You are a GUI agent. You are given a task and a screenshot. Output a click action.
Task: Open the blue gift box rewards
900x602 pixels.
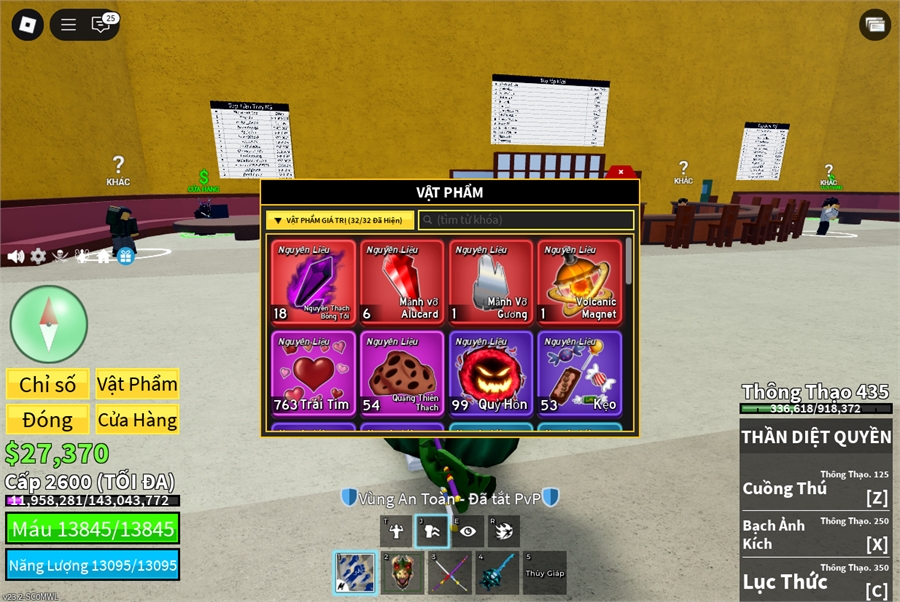[x=125, y=256]
